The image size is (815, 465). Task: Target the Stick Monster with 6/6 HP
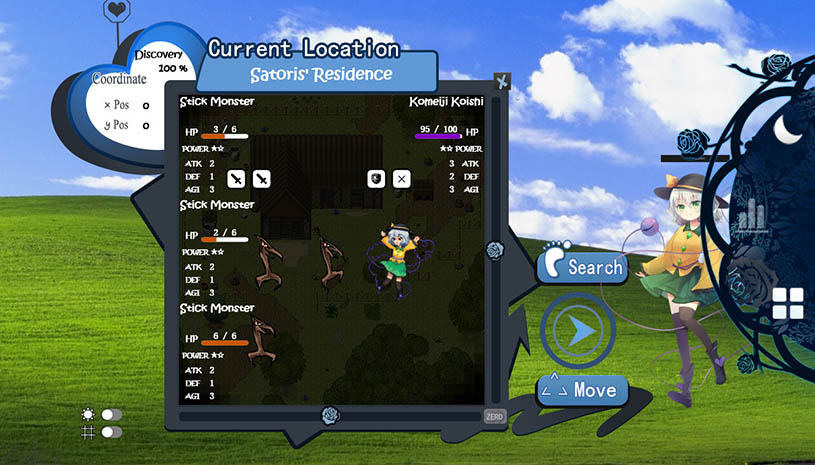click(217, 308)
